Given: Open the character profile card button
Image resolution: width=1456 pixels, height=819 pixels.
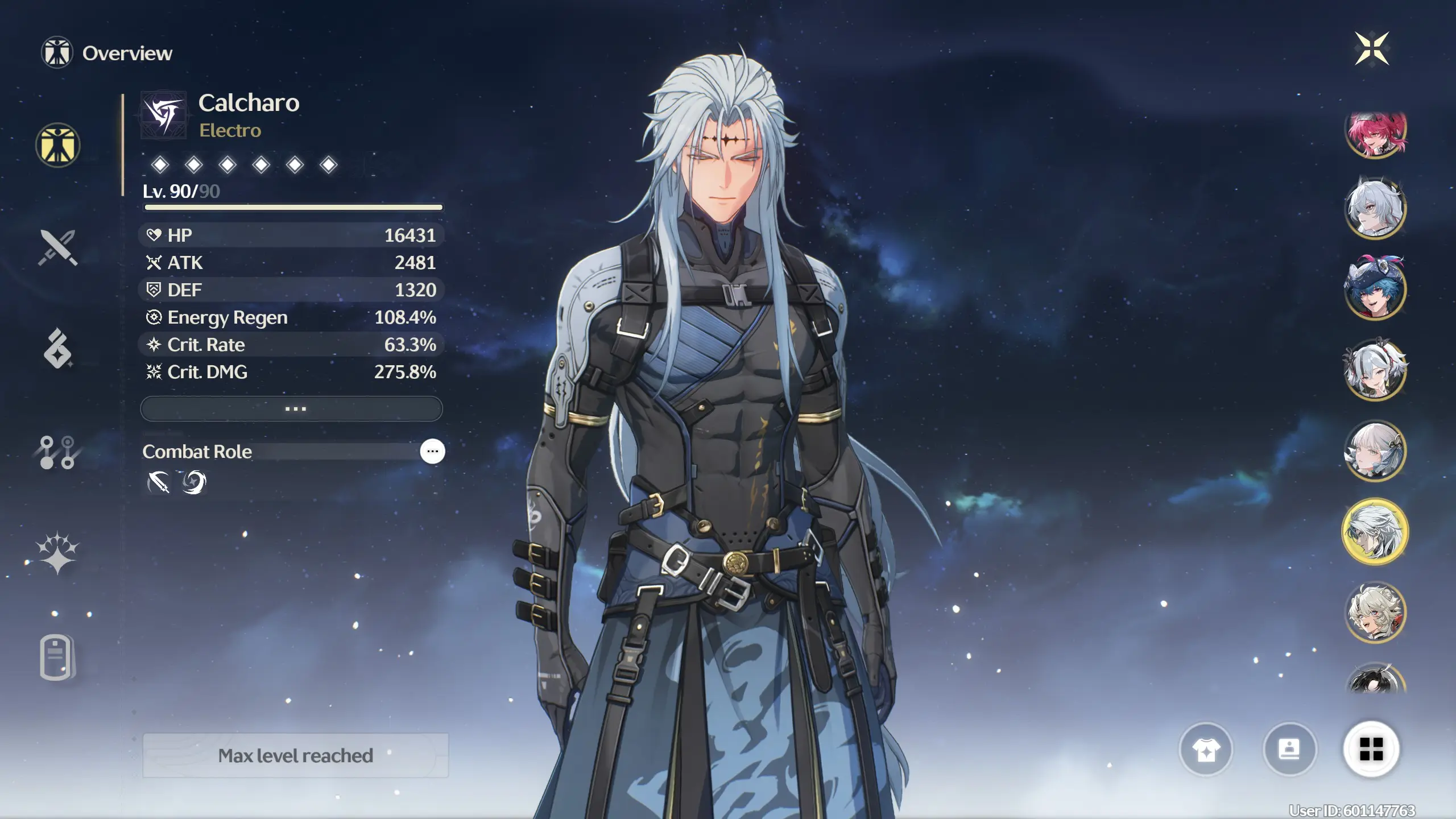Looking at the screenshot, I should coord(1289,750).
